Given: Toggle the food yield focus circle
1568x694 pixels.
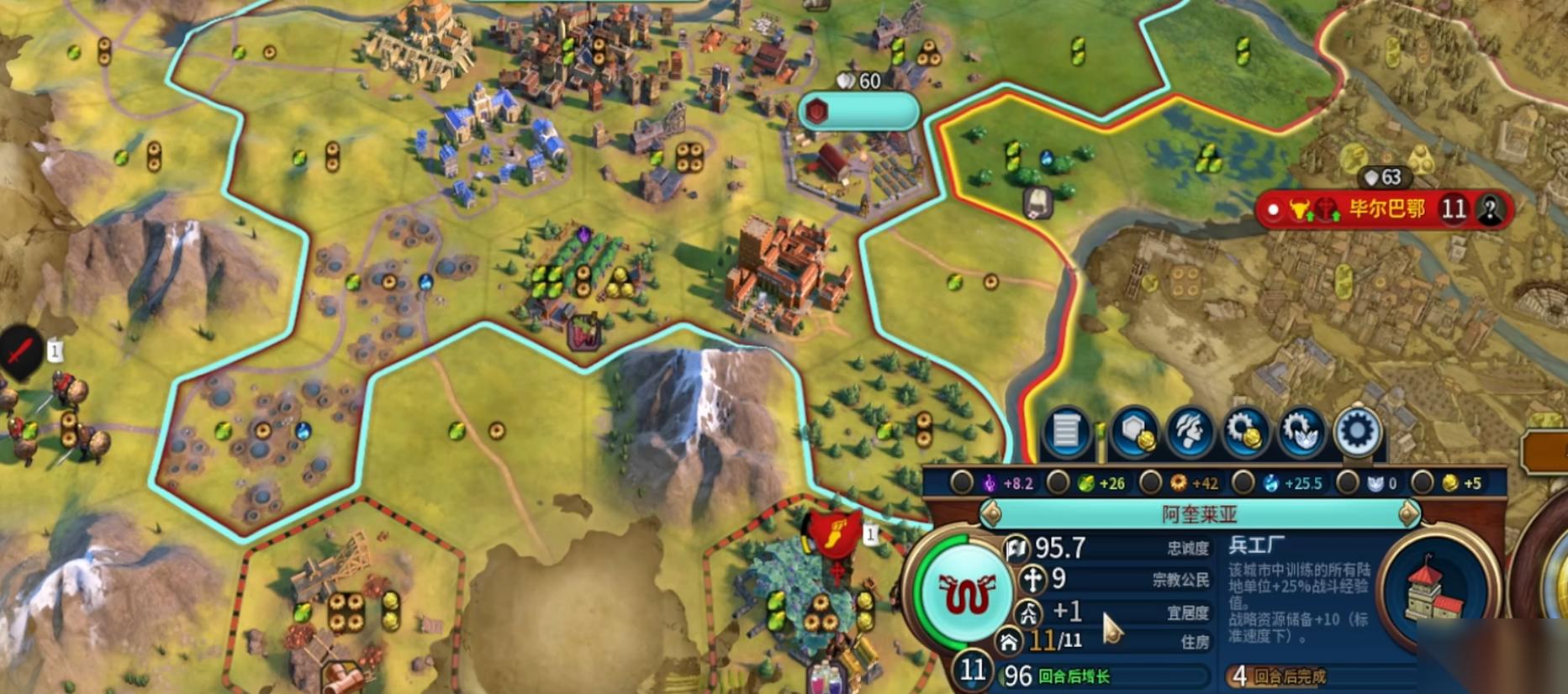Looking at the screenshot, I should tap(1058, 483).
